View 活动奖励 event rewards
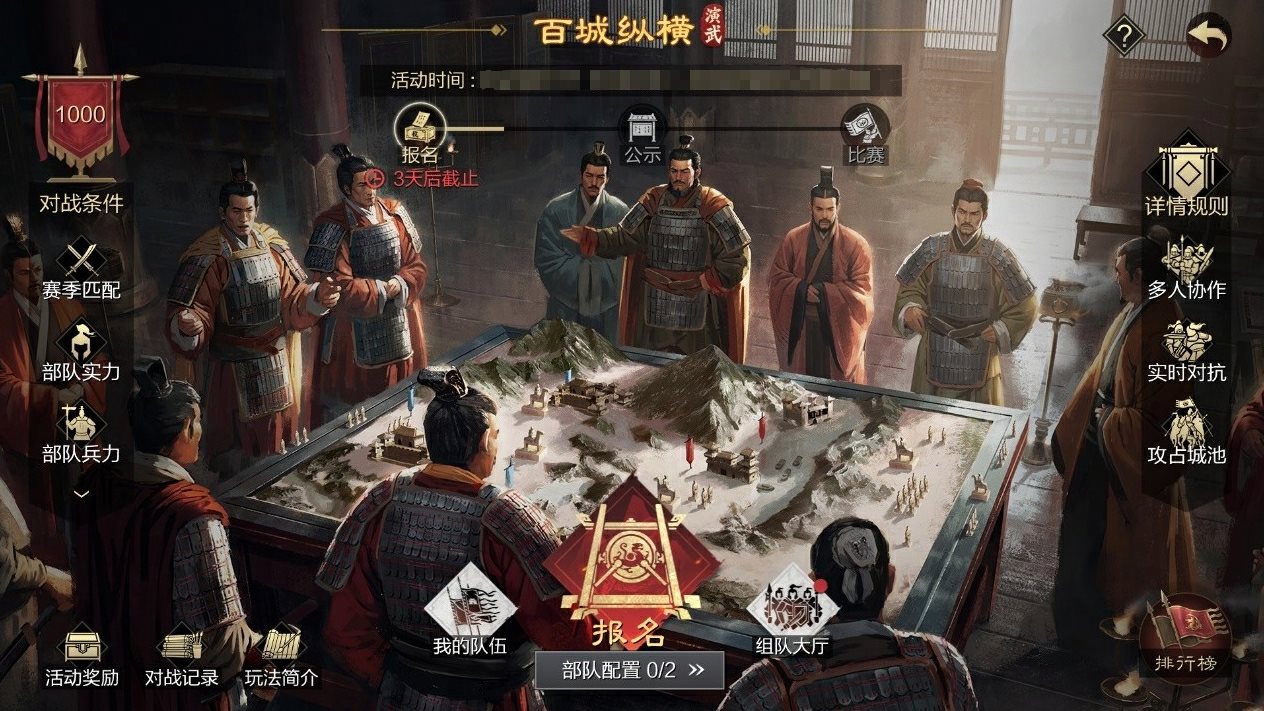1264x711 pixels. (82, 655)
